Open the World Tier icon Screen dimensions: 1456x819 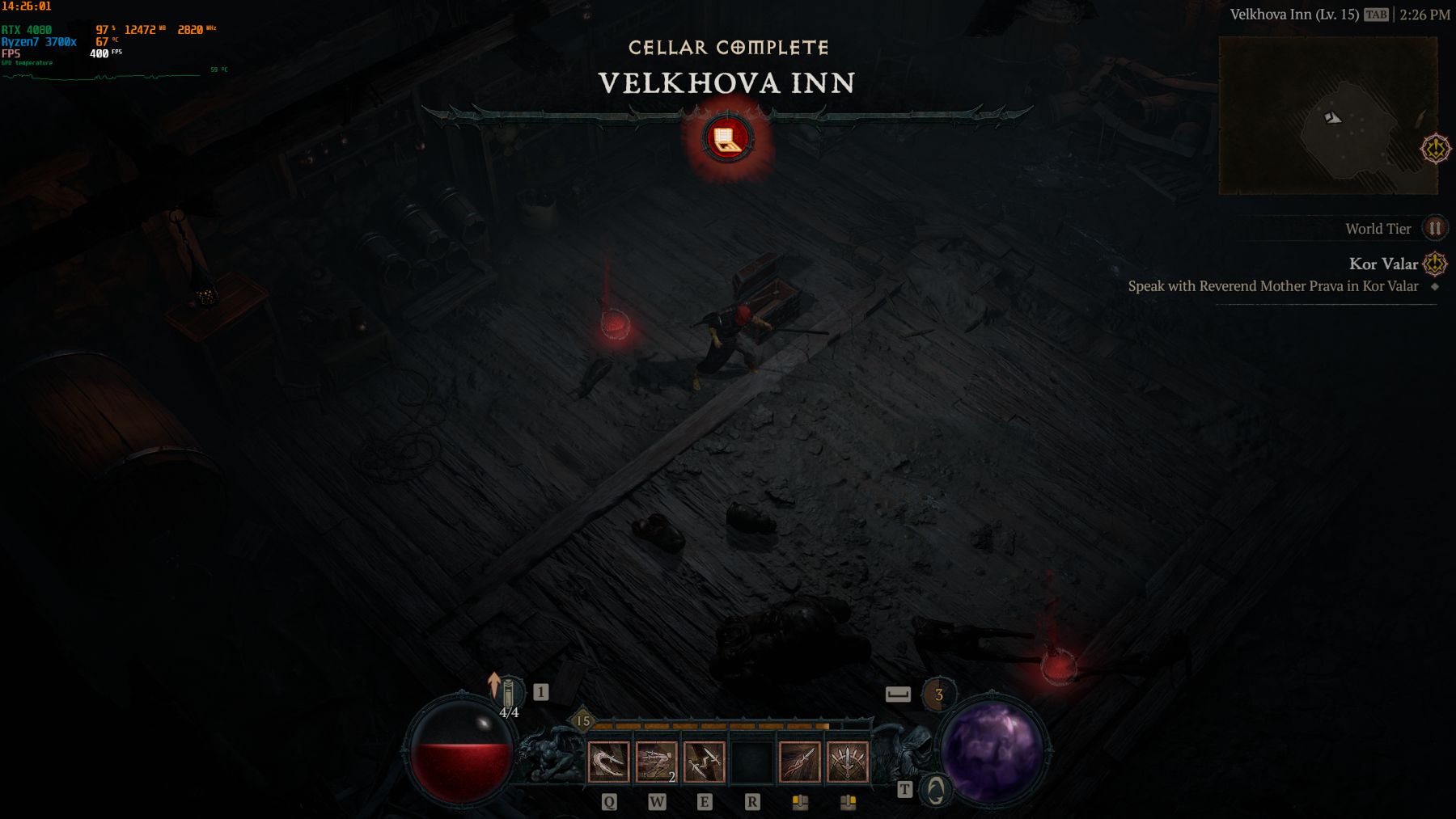coord(1435,229)
